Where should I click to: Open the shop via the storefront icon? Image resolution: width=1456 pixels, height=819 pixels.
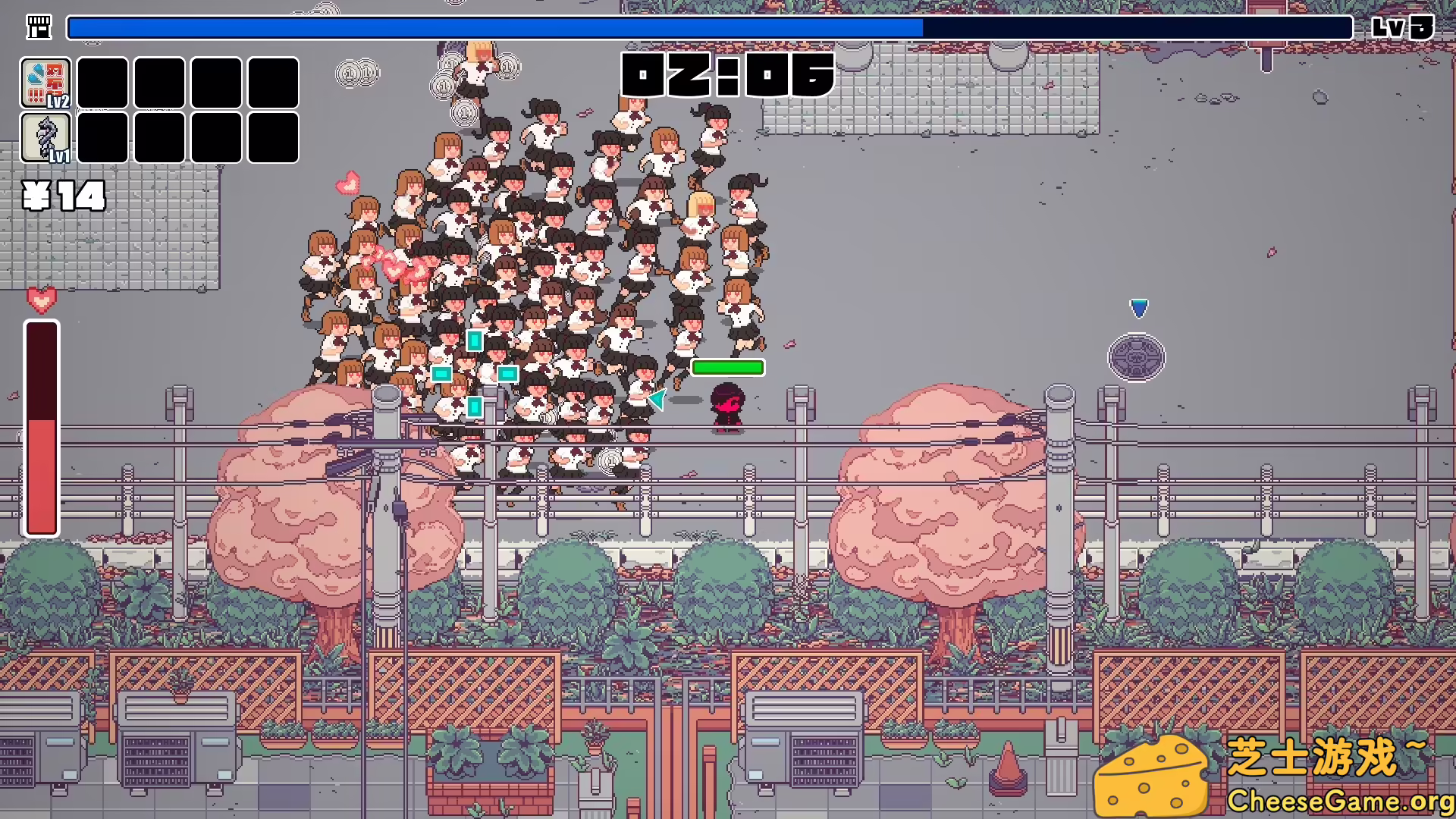[39, 27]
